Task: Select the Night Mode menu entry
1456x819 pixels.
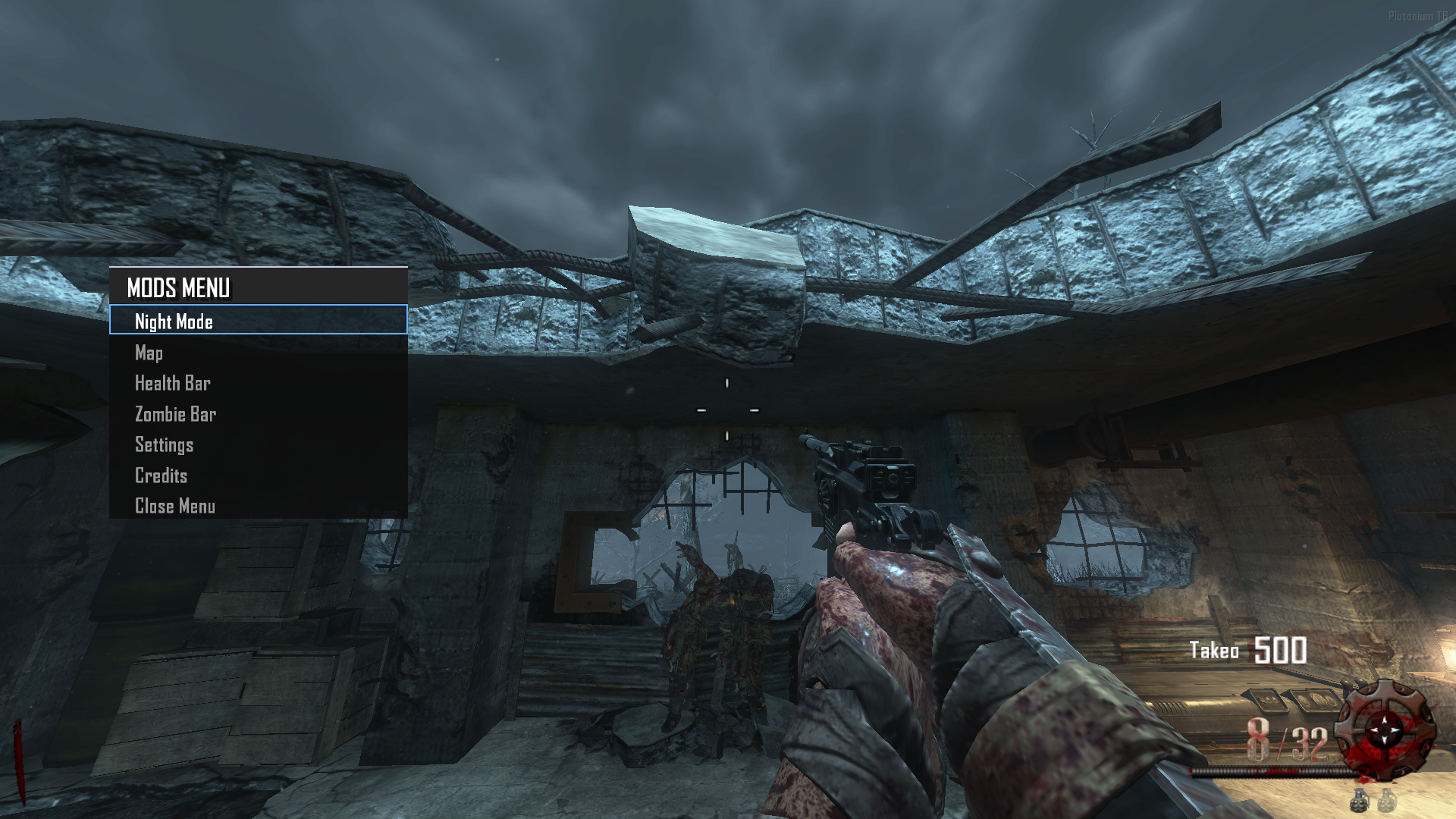Action: tap(174, 322)
